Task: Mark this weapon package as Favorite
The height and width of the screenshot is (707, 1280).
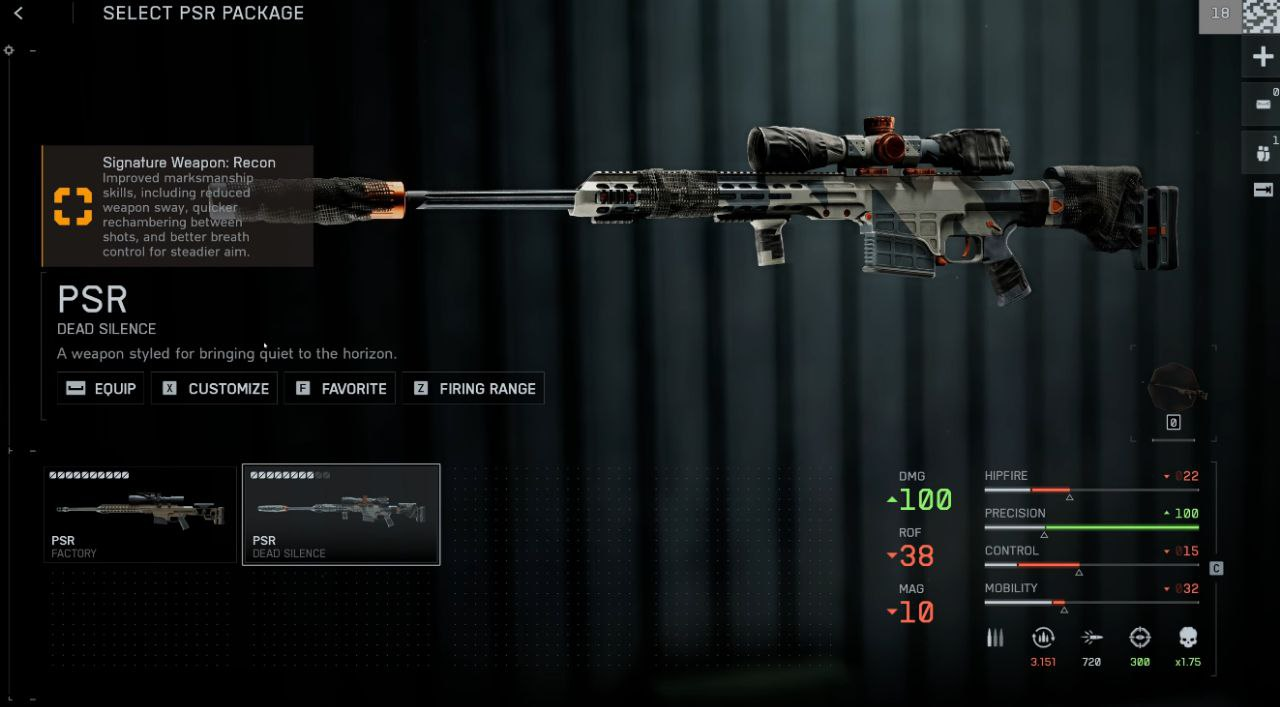Action: point(340,388)
